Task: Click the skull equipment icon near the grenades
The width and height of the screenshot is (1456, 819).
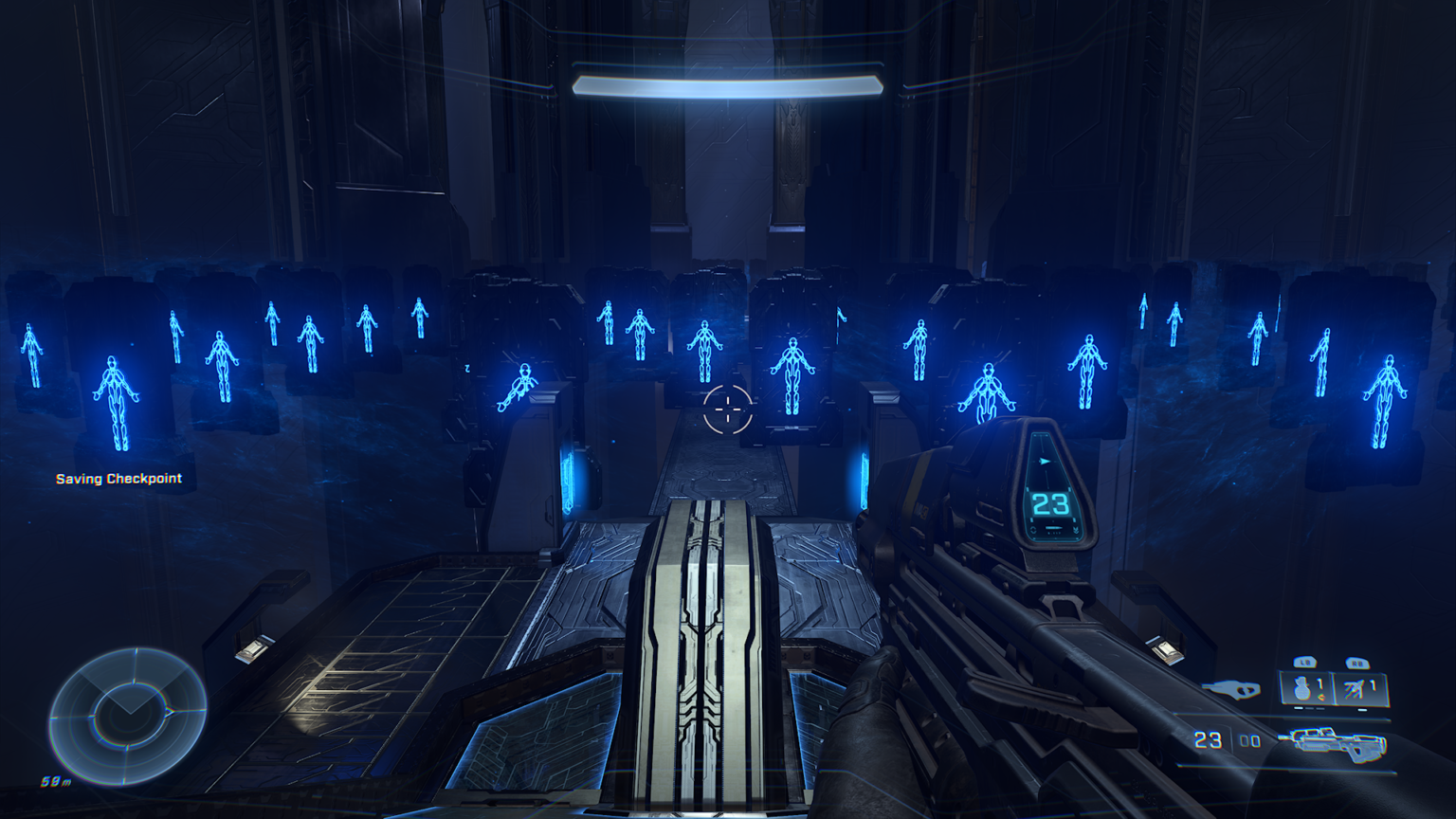Action: (1236, 689)
